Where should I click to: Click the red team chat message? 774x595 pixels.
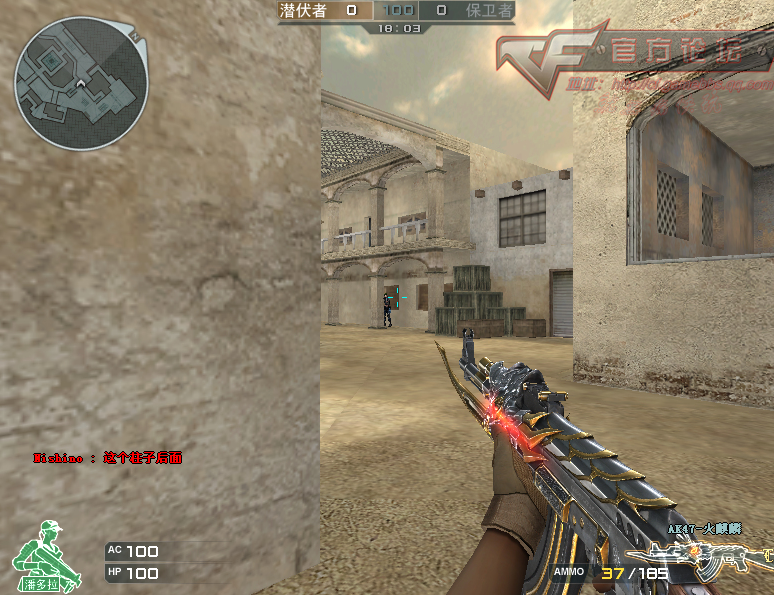(x=108, y=458)
